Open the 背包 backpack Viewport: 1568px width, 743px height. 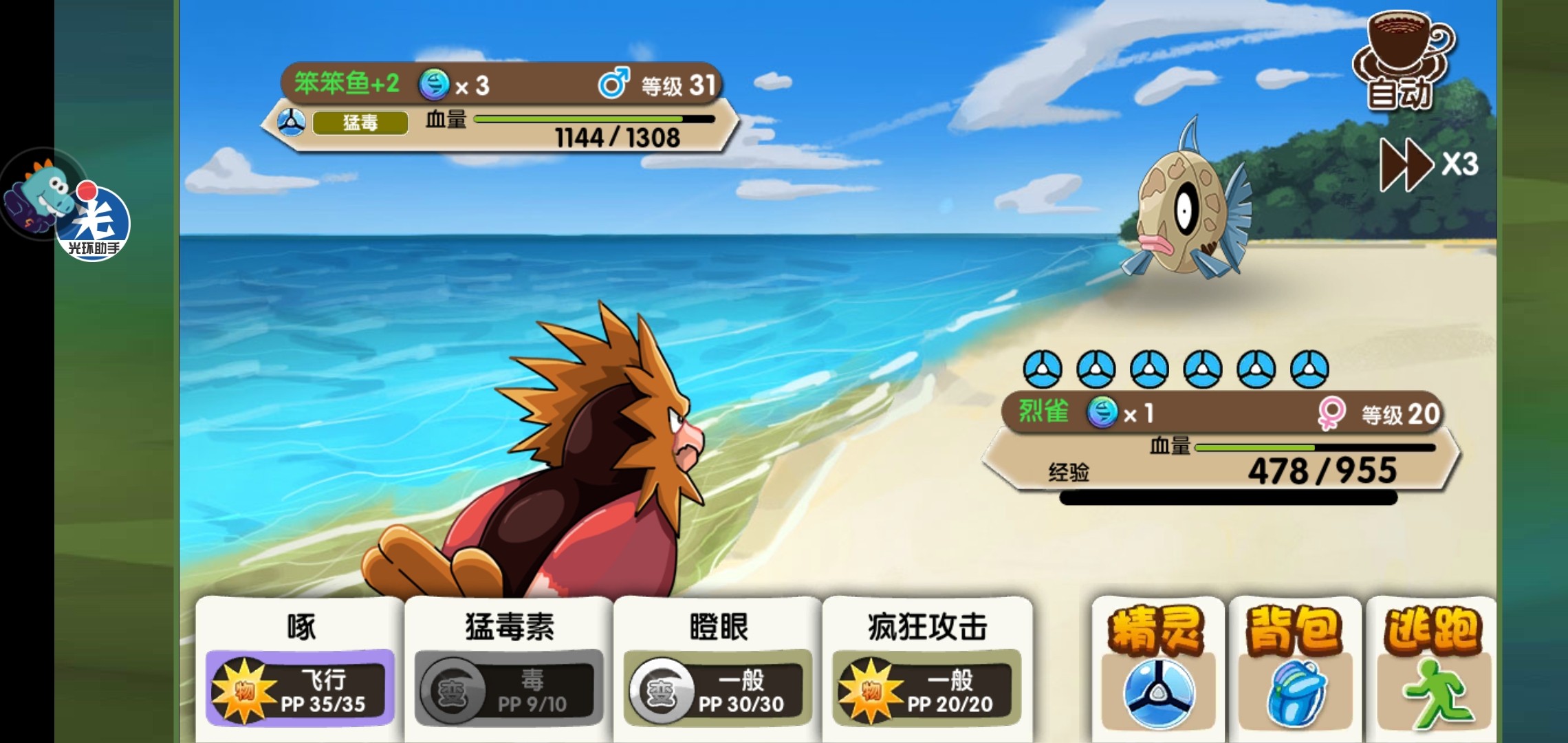pyautogui.click(x=1294, y=667)
